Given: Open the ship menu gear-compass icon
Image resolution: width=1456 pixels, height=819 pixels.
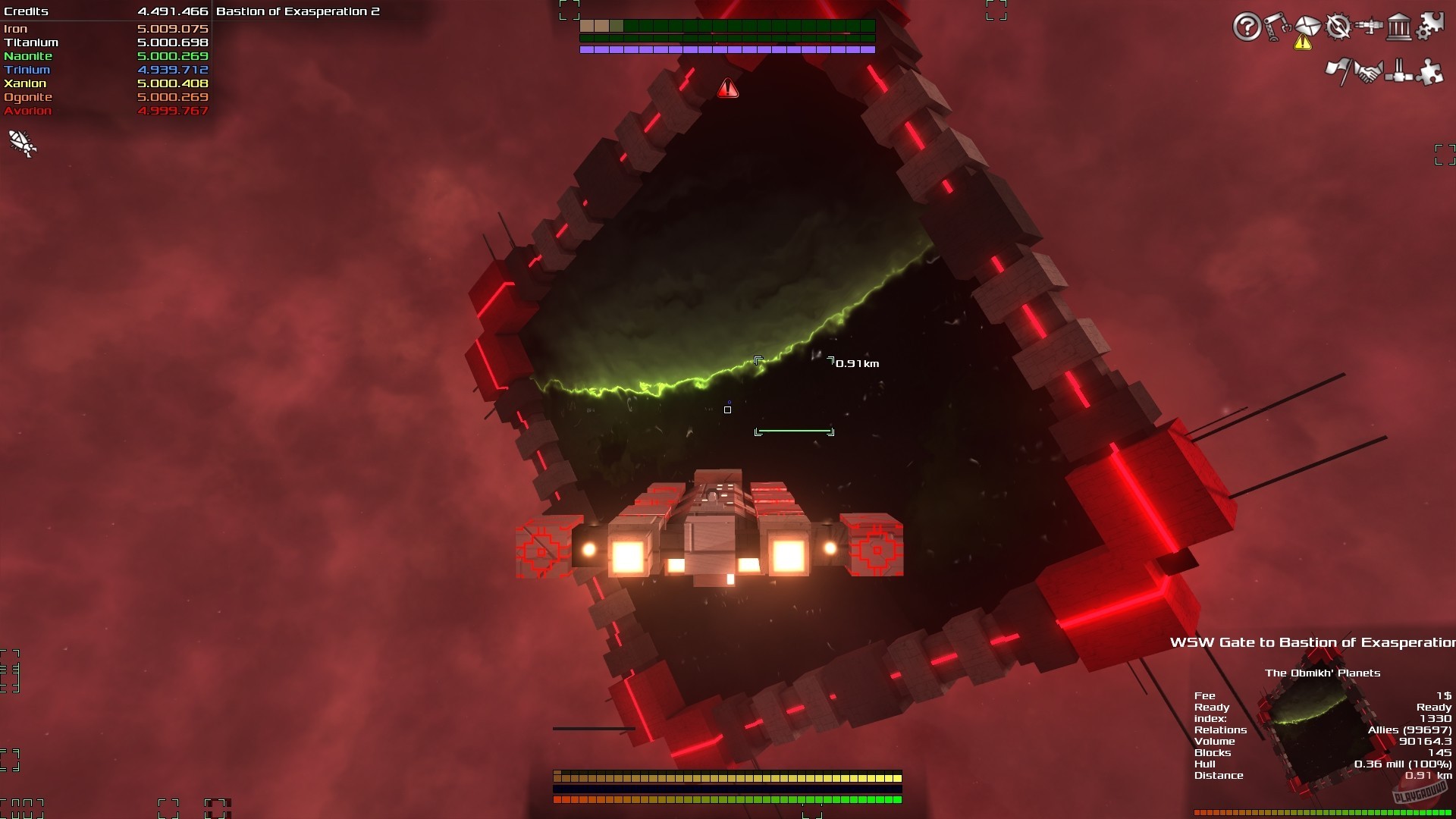Looking at the screenshot, I should (1338, 26).
